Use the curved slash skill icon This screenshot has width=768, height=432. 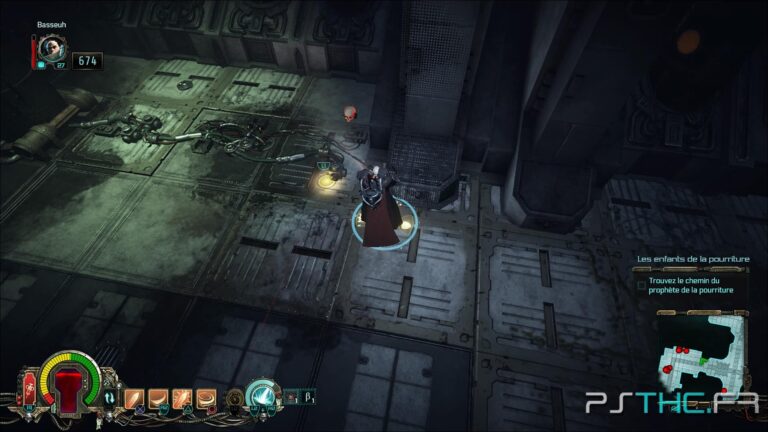[x=158, y=399]
